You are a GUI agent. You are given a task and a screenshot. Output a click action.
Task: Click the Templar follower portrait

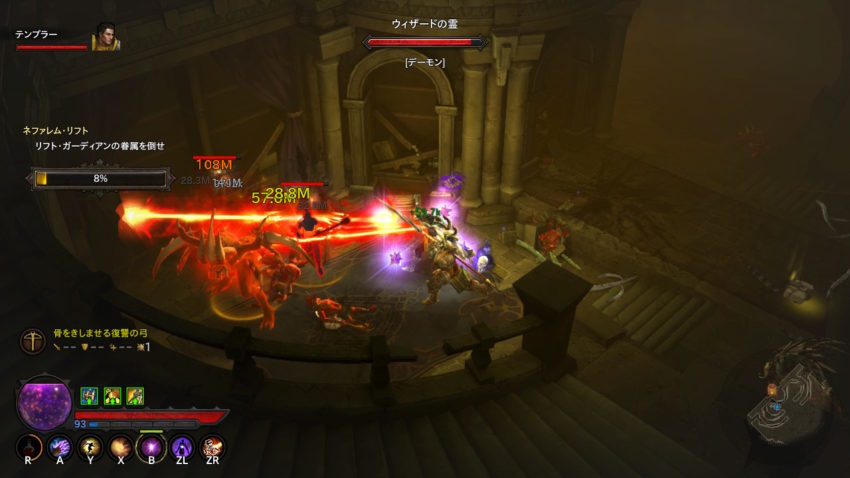[x=106, y=37]
